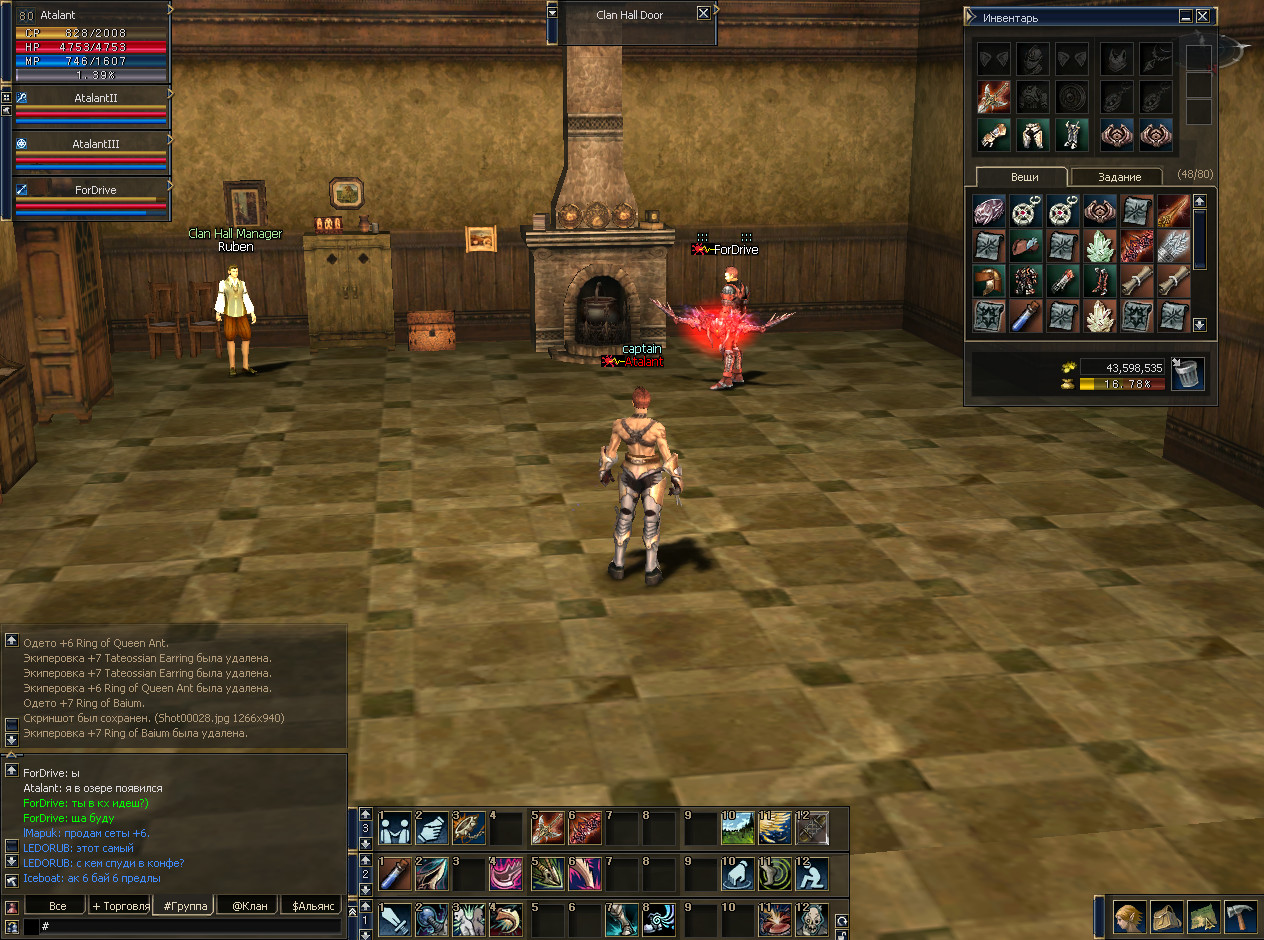Click the inventory trash can icon
Viewport: 1264px width, 940px height.
click(x=1188, y=375)
